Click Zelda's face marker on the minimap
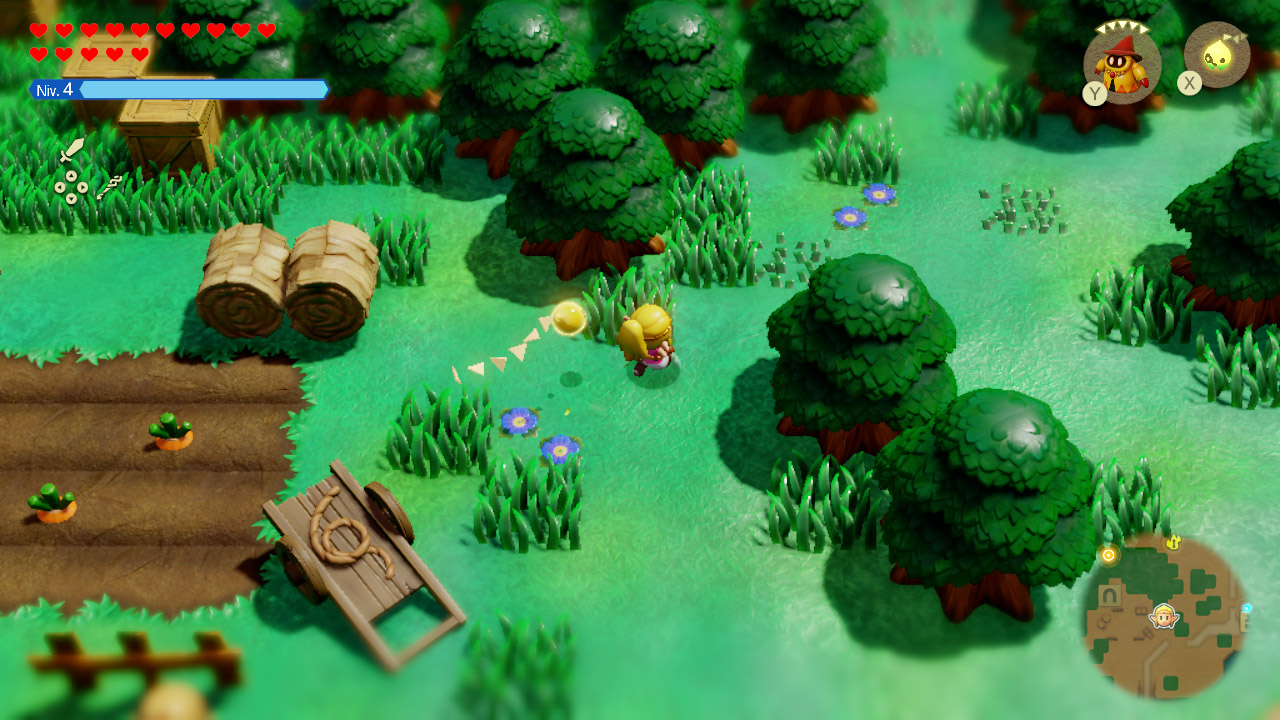This screenshot has height=720, width=1280. pyautogui.click(x=1163, y=616)
